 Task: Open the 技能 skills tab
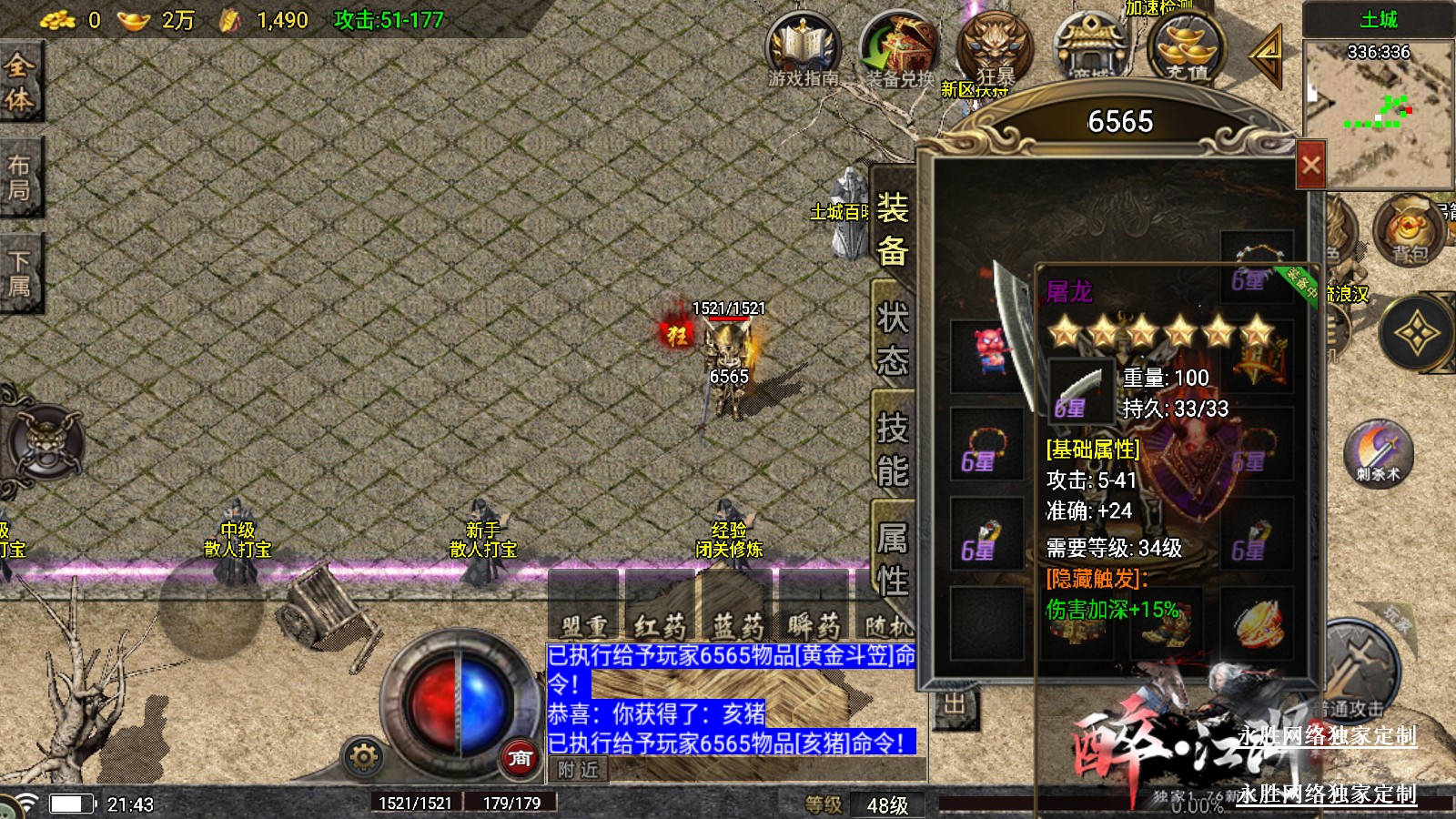(892, 449)
